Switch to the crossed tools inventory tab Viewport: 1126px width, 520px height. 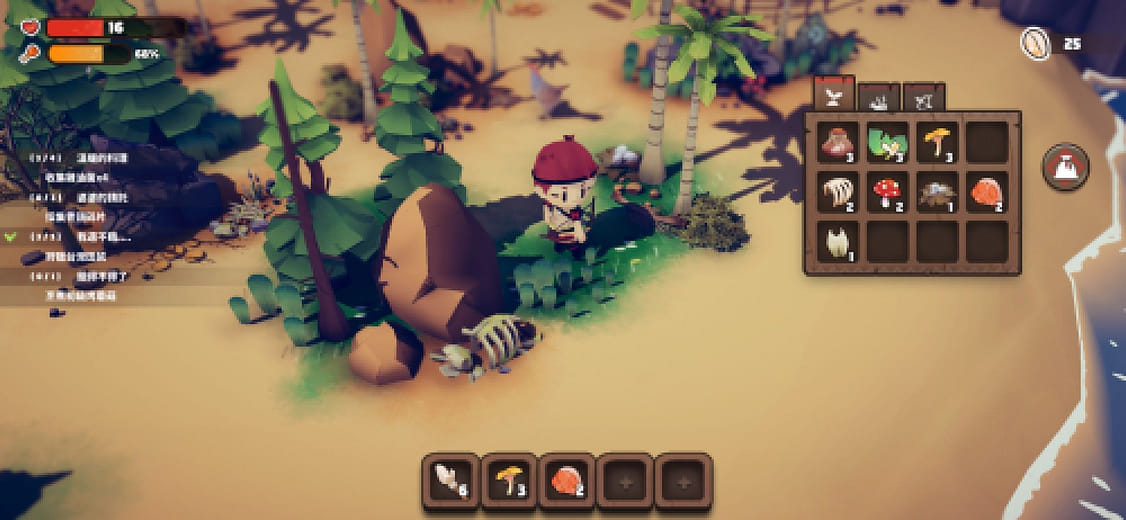[x=924, y=98]
